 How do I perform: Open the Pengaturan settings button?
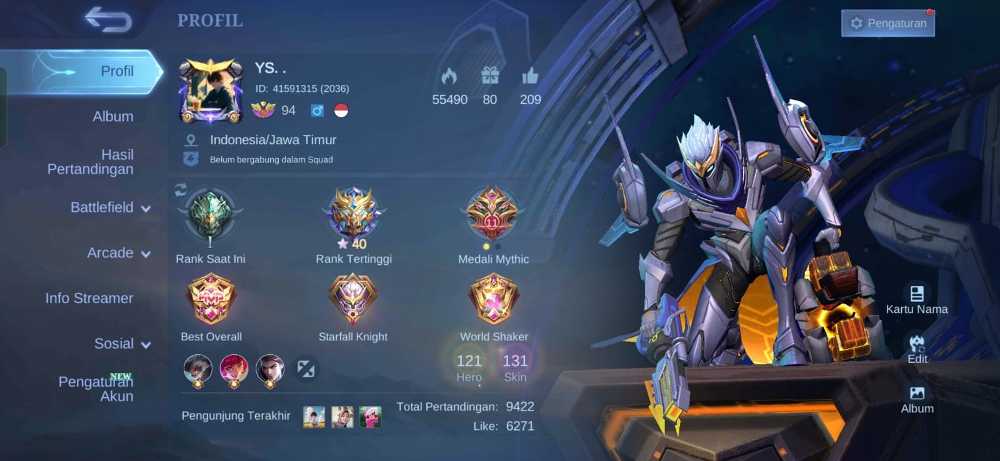tap(888, 23)
